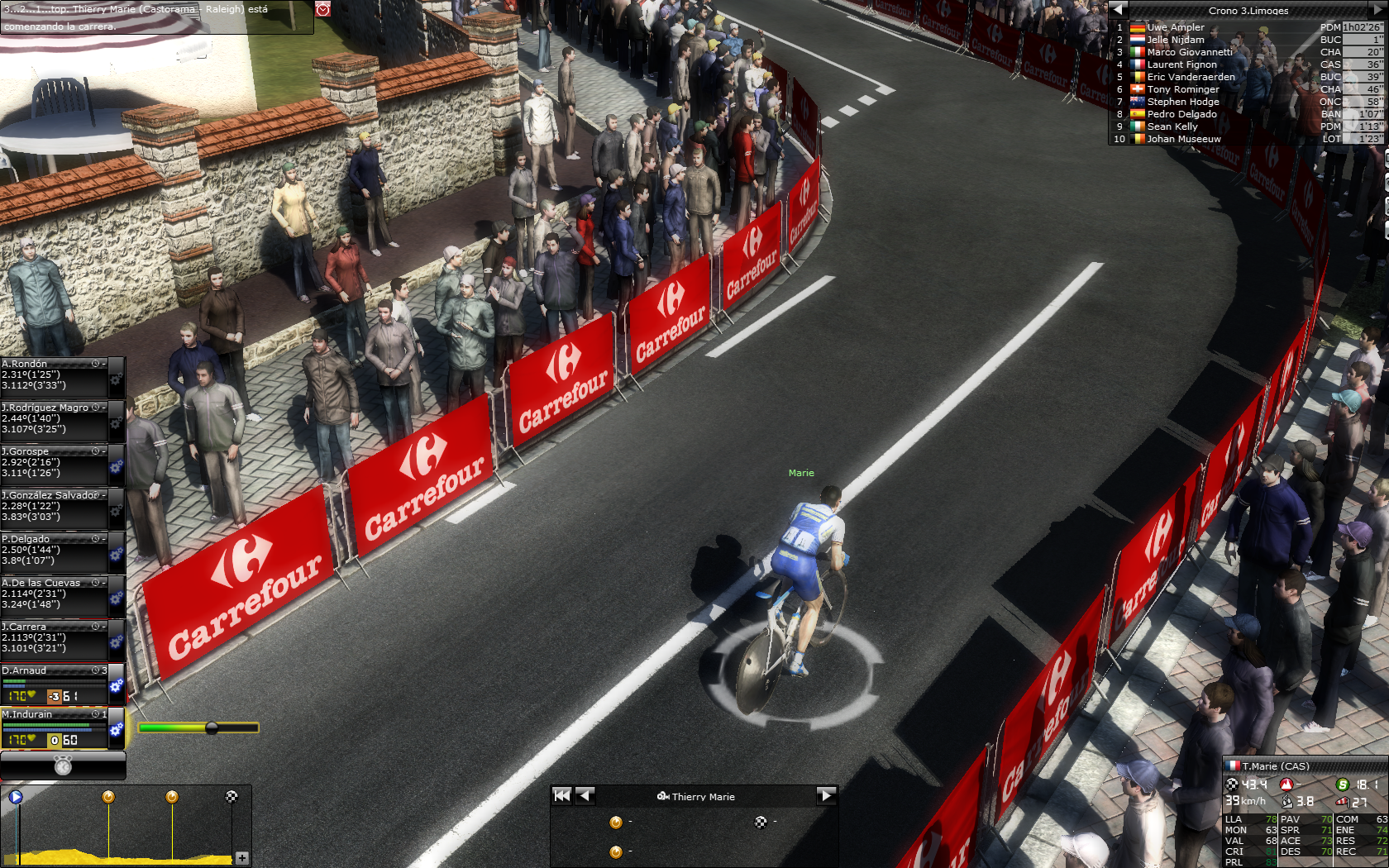Show previous standings with left arrow
Viewport: 1389px width, 868px height.
tap(1119, 10)
